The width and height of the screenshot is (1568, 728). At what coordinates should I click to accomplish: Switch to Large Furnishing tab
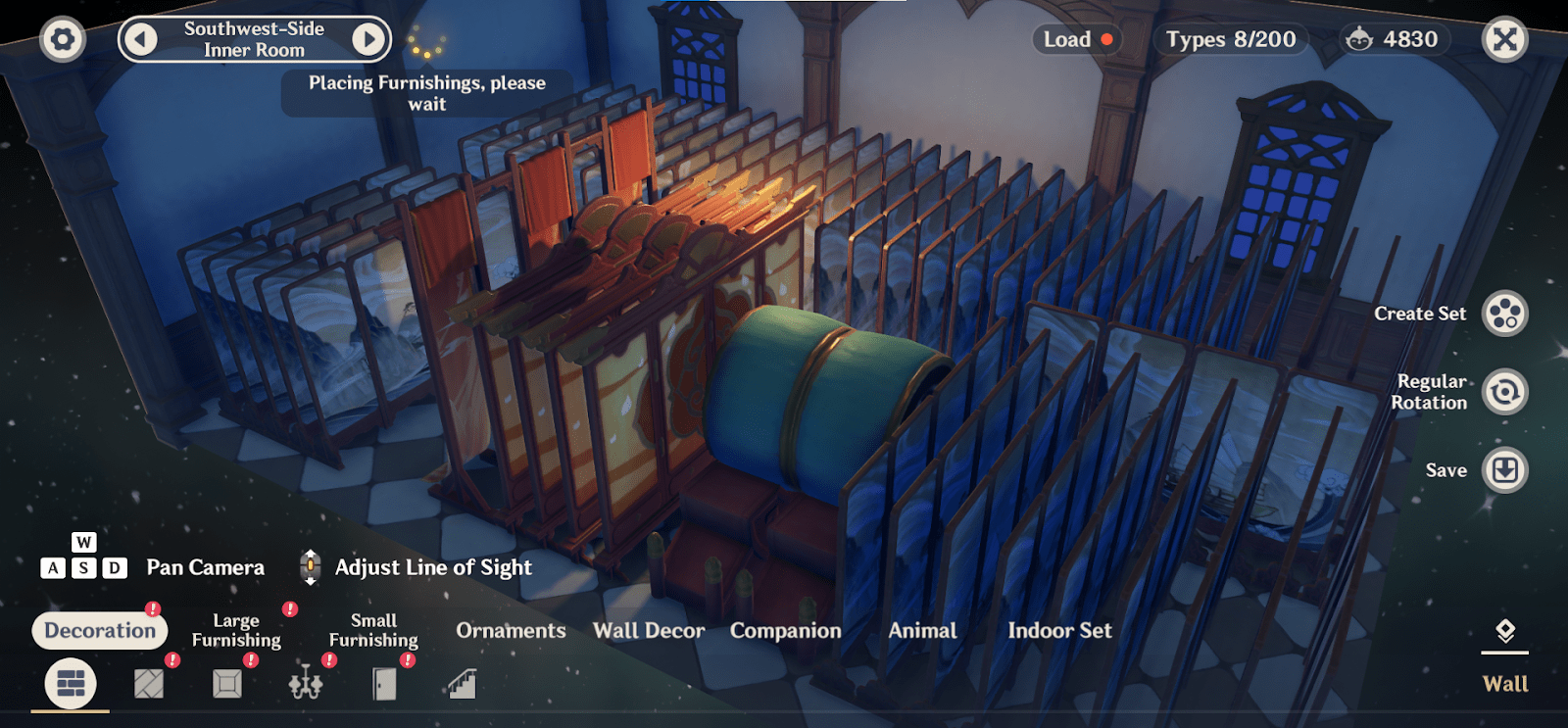[x=236, y=630]
